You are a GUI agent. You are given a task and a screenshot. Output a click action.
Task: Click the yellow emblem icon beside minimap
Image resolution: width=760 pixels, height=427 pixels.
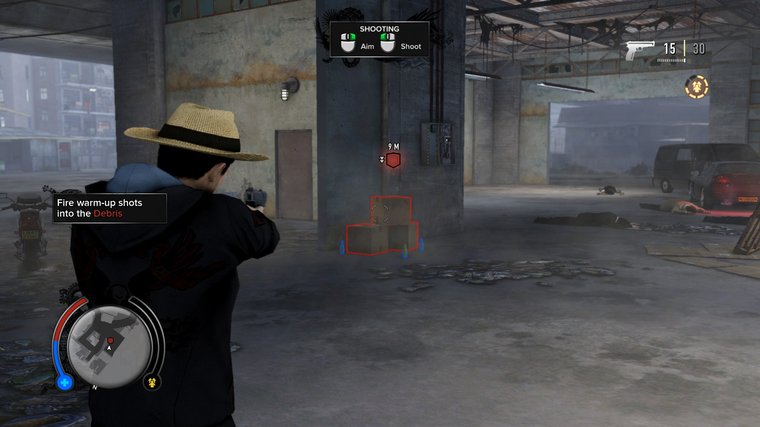click(153, 380)
